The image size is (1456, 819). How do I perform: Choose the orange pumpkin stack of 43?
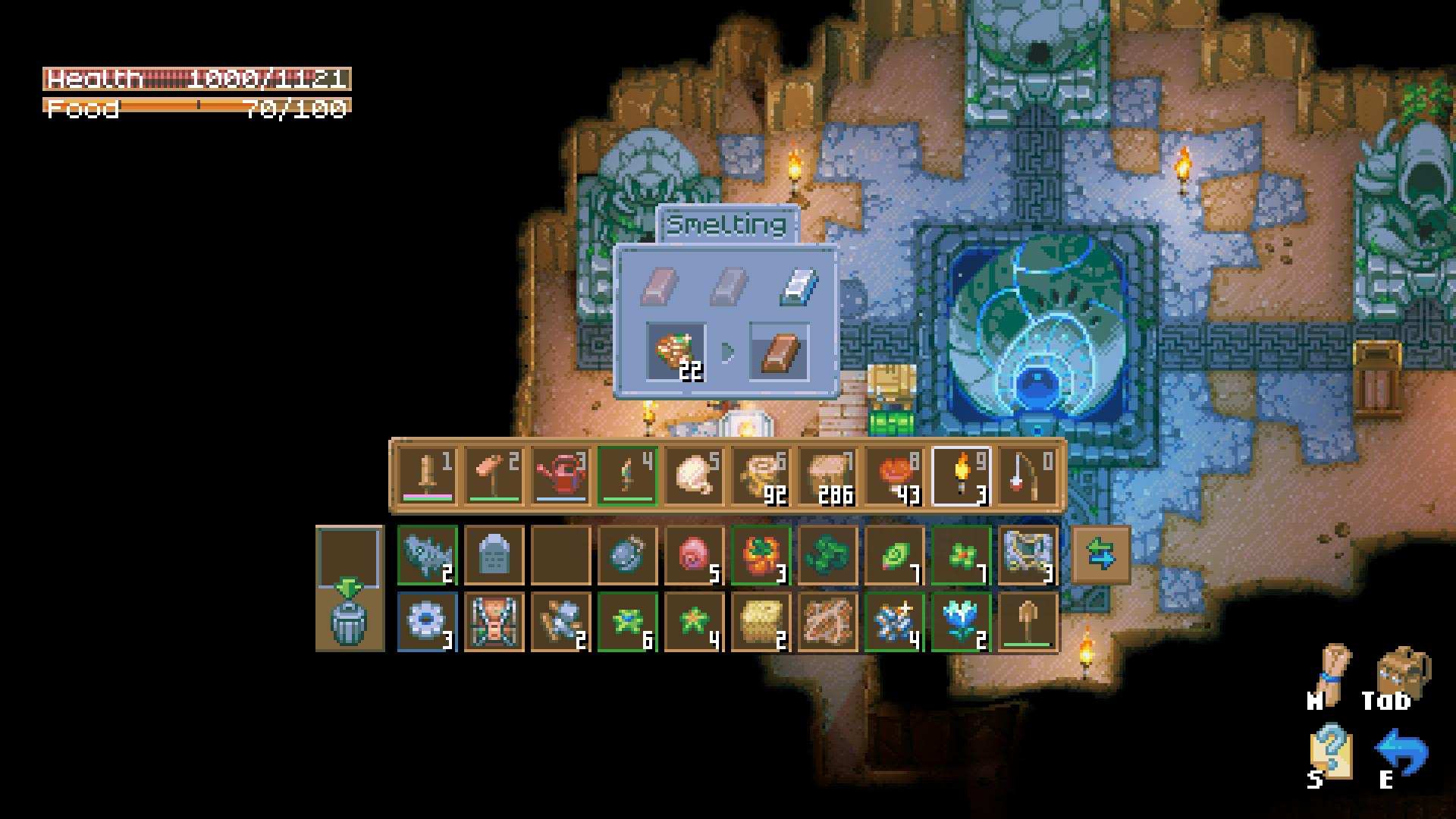point(894,475)
